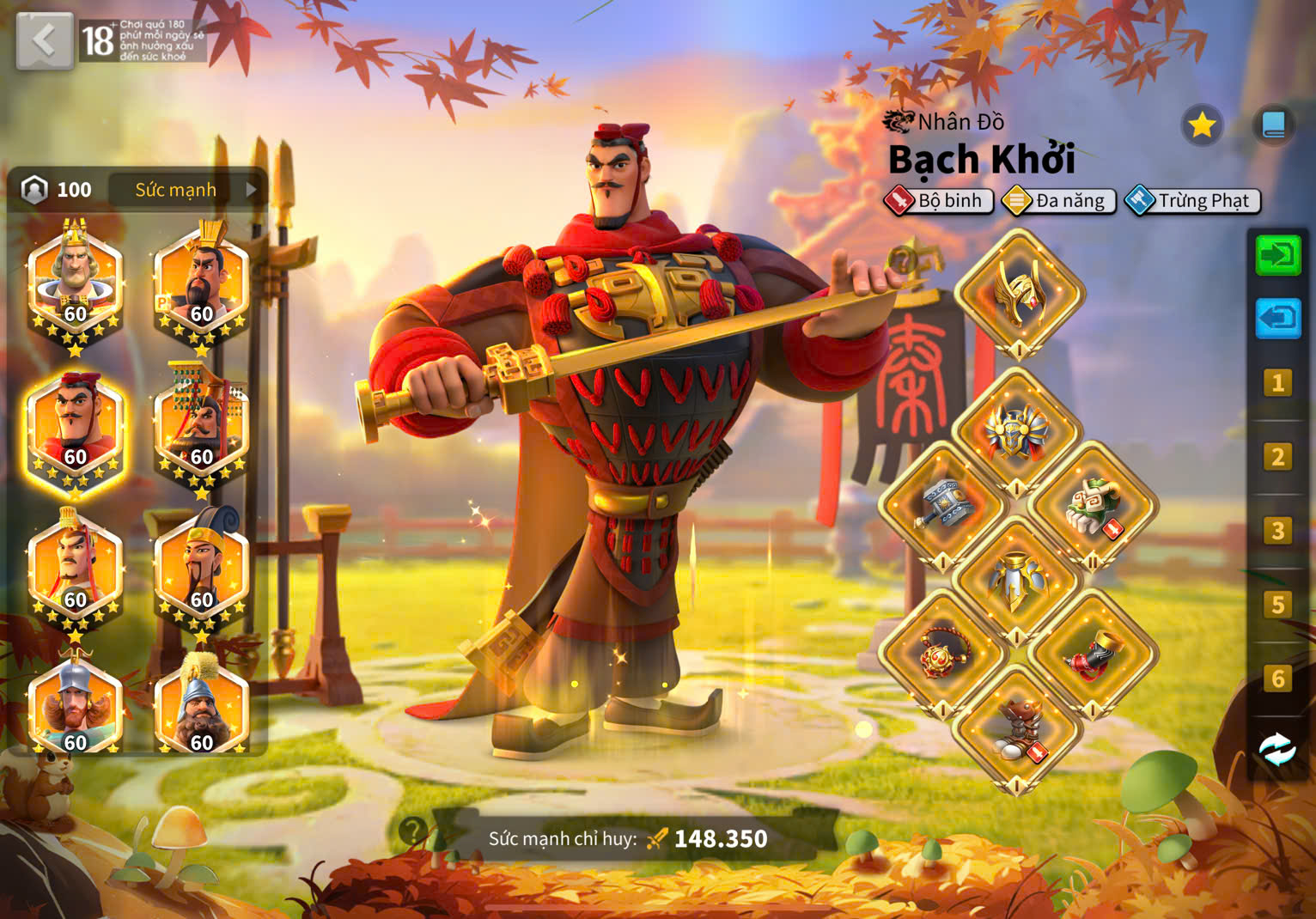Open the blue book info button
This screenshot has width=1316, height=919.
click(x=1273, y=126)
